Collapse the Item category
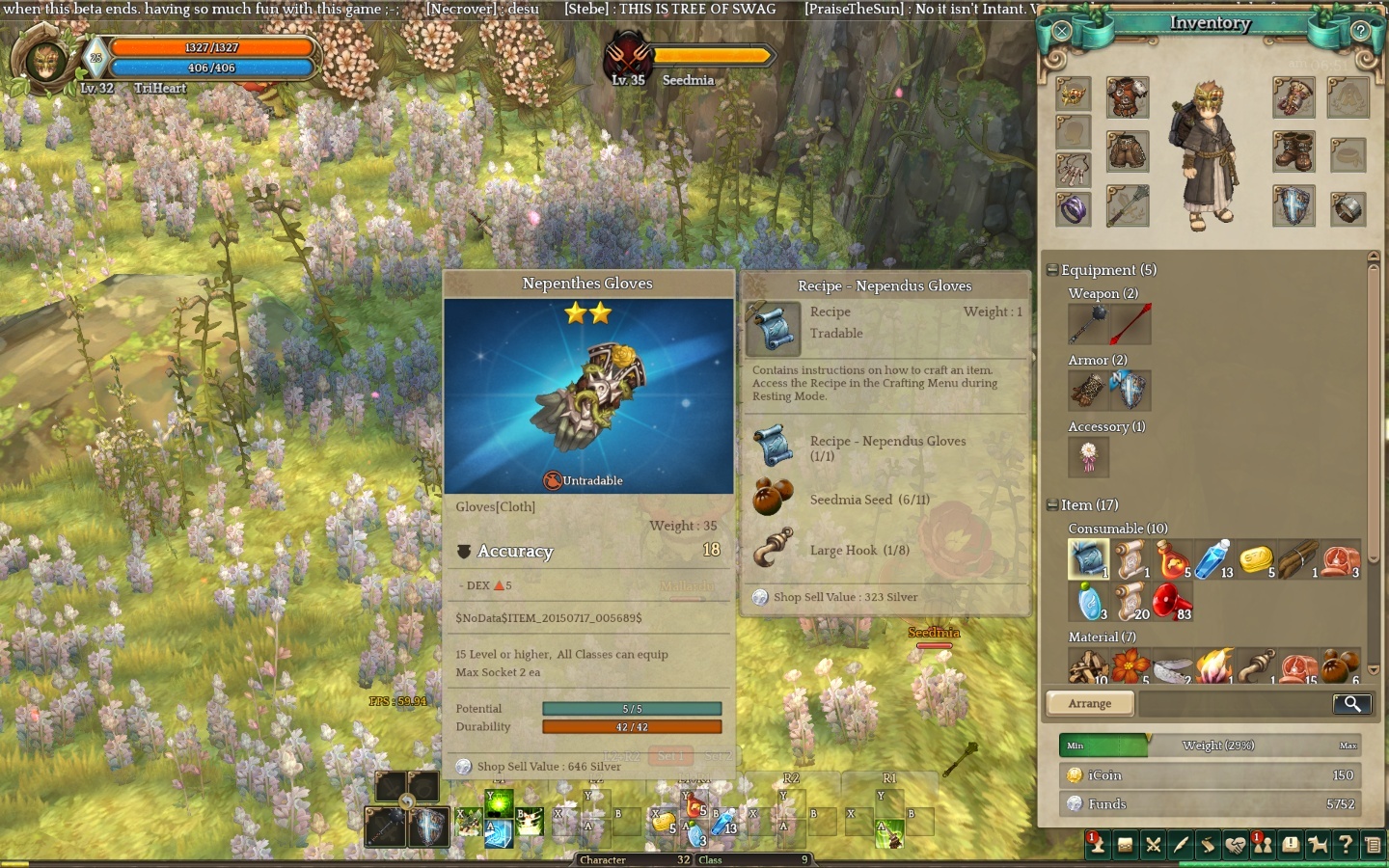This screenshot has width=1389, height=868. [1052, 504]
